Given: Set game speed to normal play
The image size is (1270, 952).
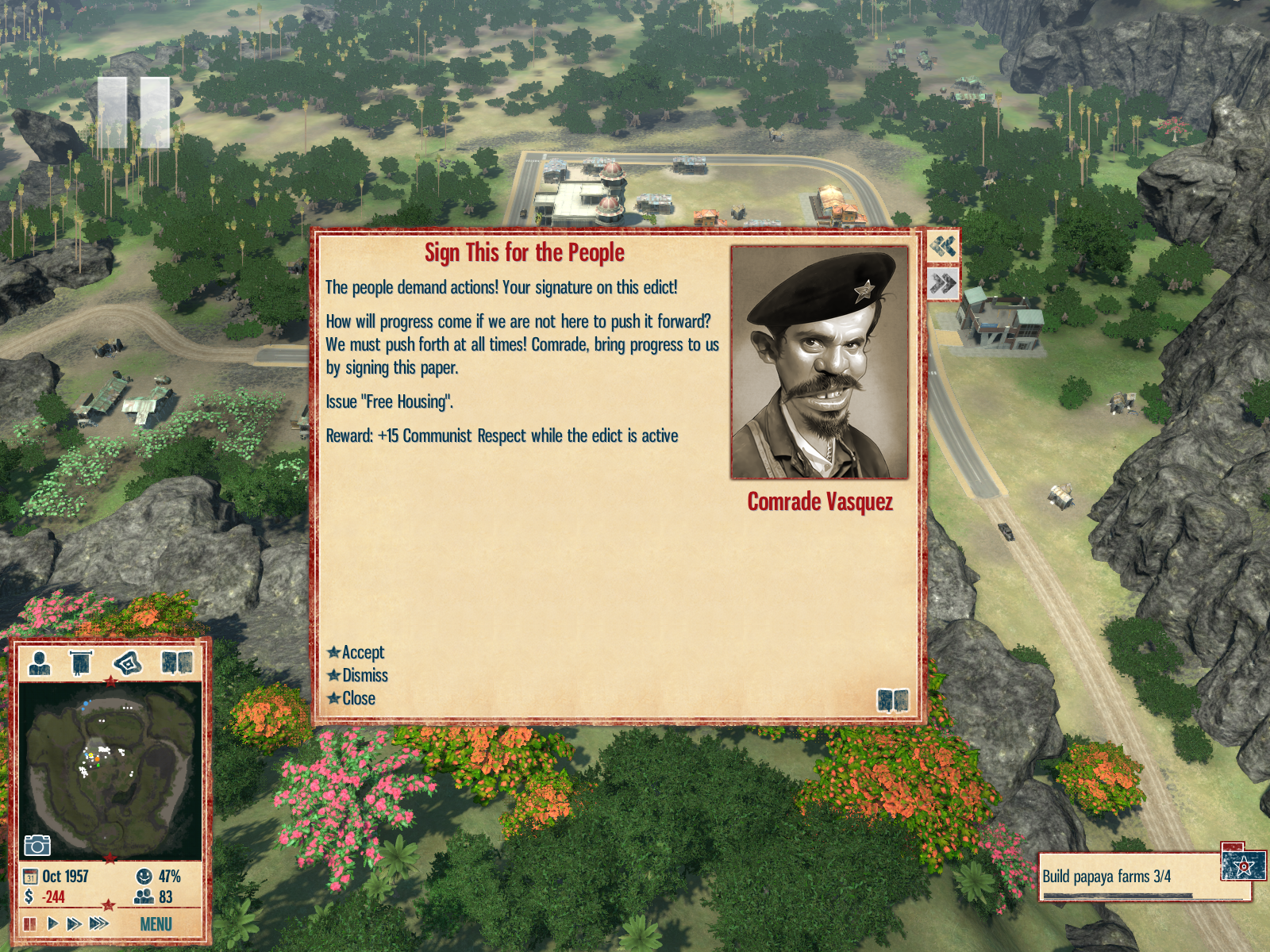Looking at the screenshot, I should 52,923.
